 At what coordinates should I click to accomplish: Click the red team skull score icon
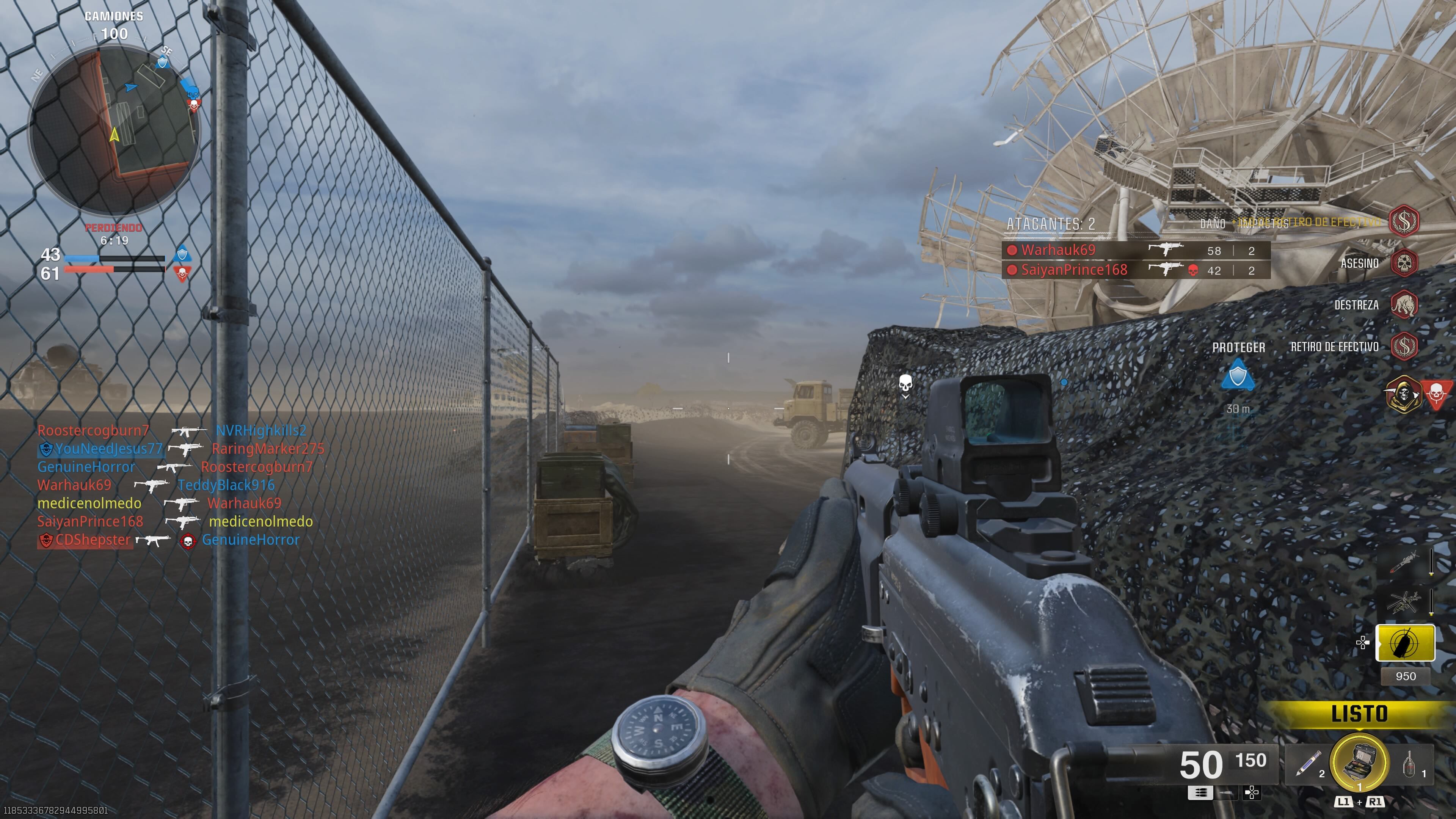182,274
